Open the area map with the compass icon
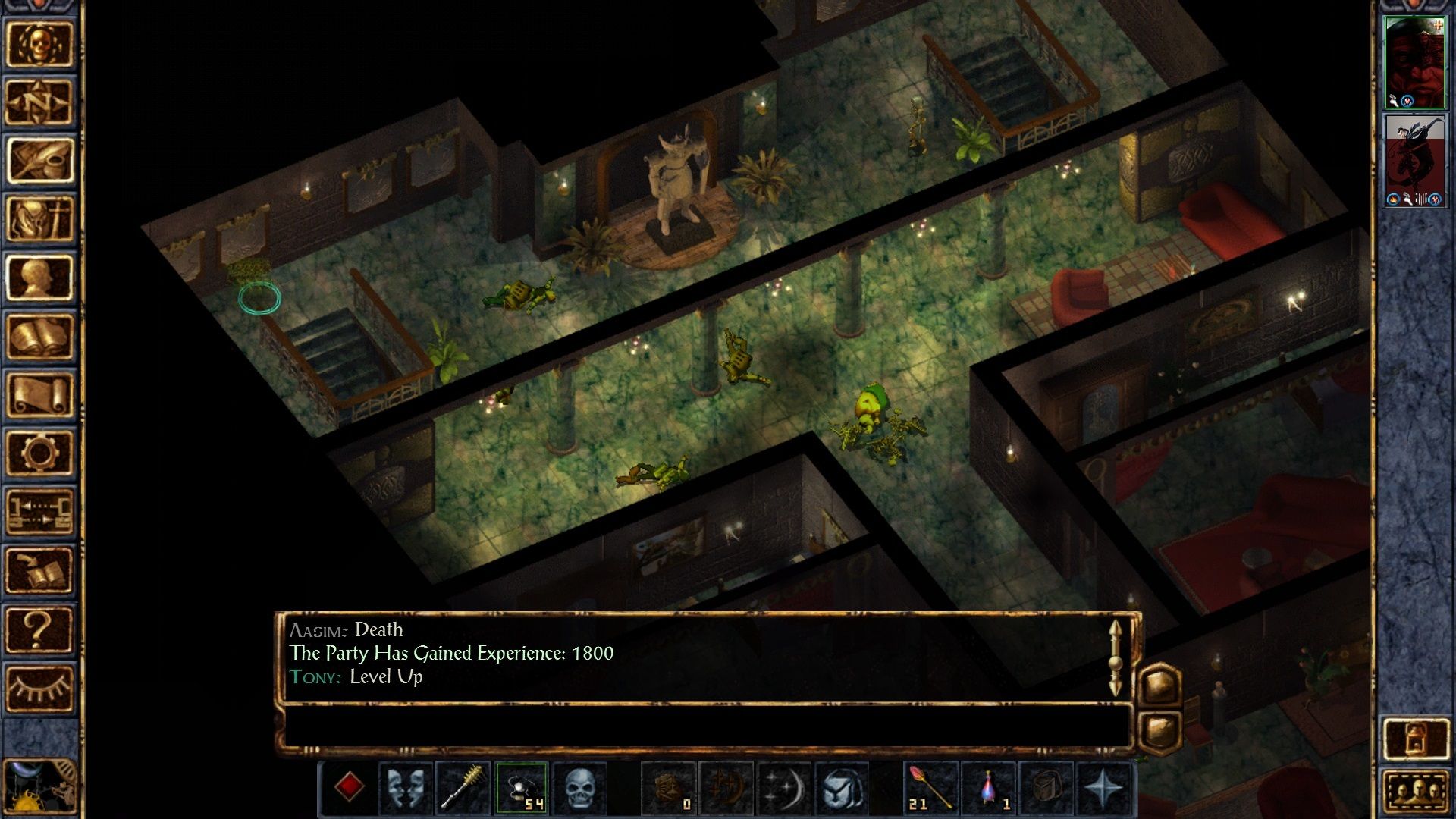 [x=39, y=102]
